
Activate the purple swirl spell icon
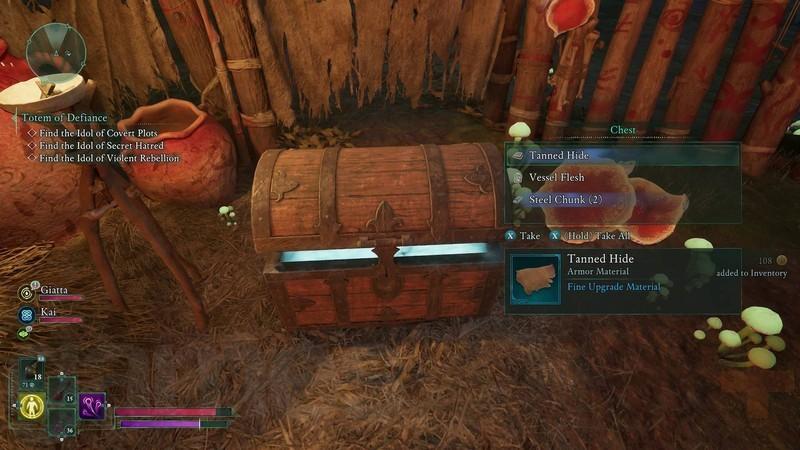pos(93,405)
